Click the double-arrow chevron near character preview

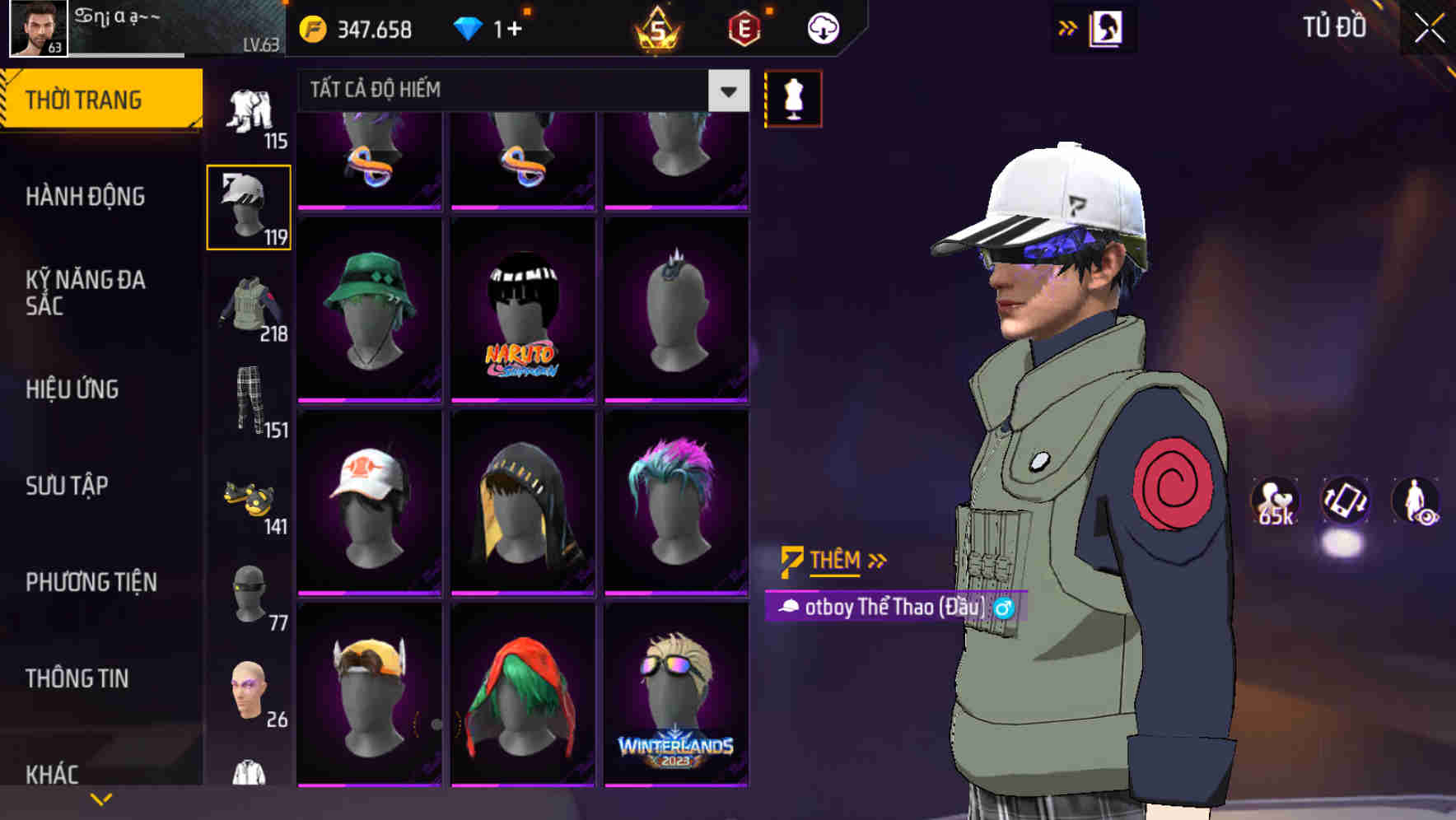[1068, 27]
